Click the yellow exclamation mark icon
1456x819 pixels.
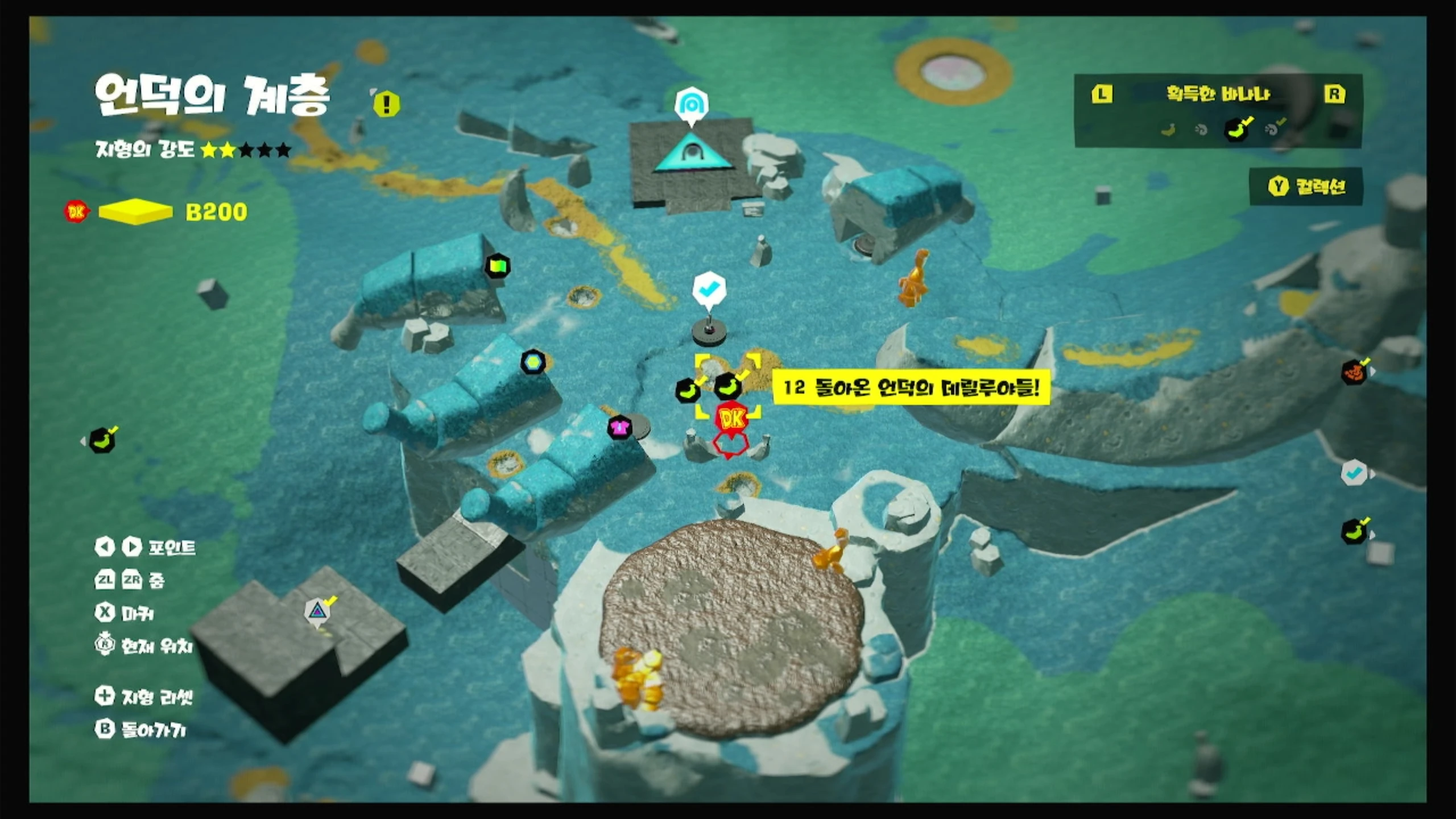click(387, 104)
